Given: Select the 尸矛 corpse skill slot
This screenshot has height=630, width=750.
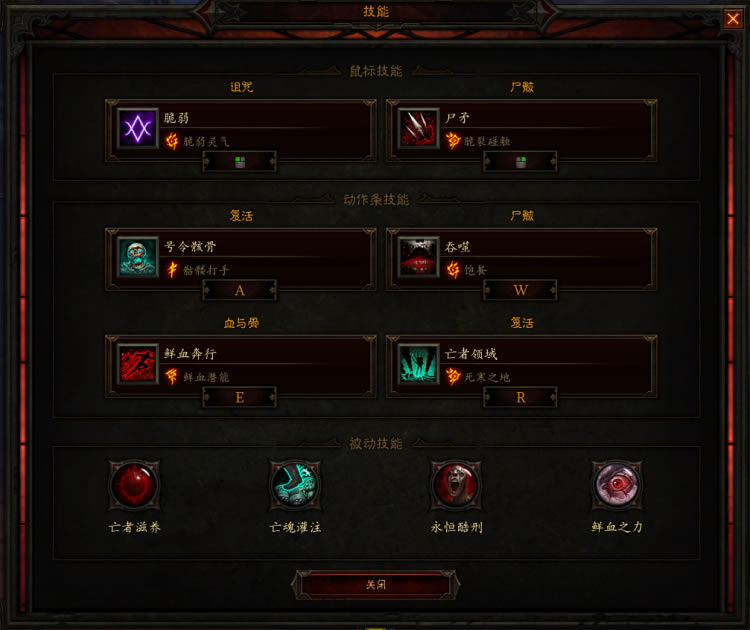Looking at the screenshot, I should [521, 130].
